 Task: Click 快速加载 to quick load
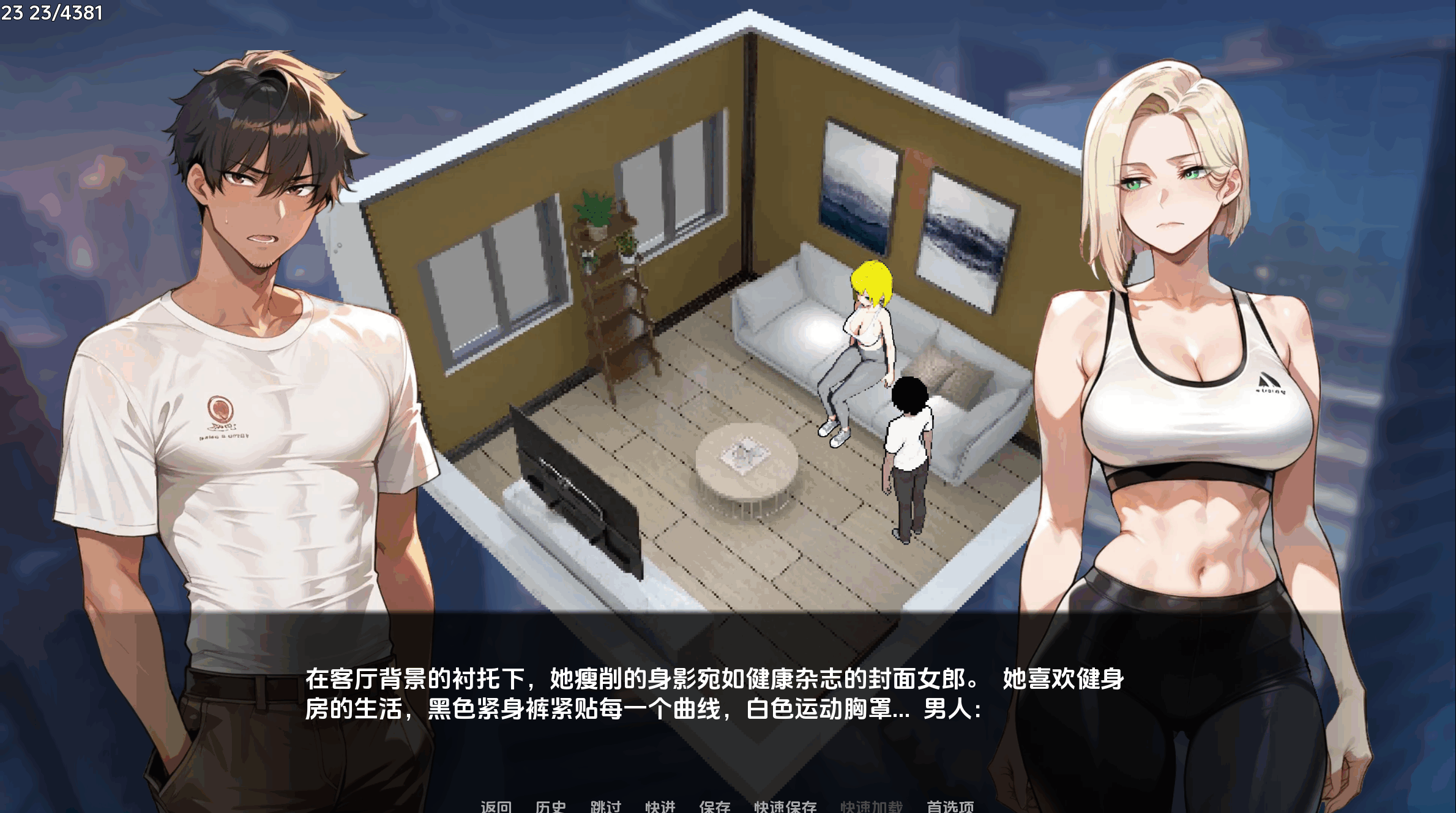coord(872,806)
